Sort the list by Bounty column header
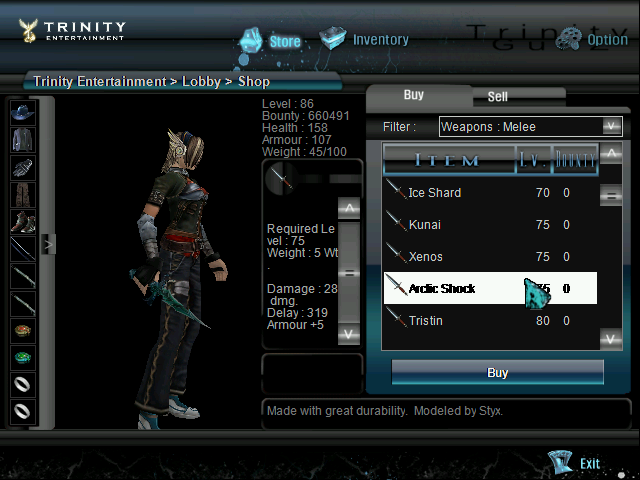This screenshot has height=480, width=640. (575, 160)
